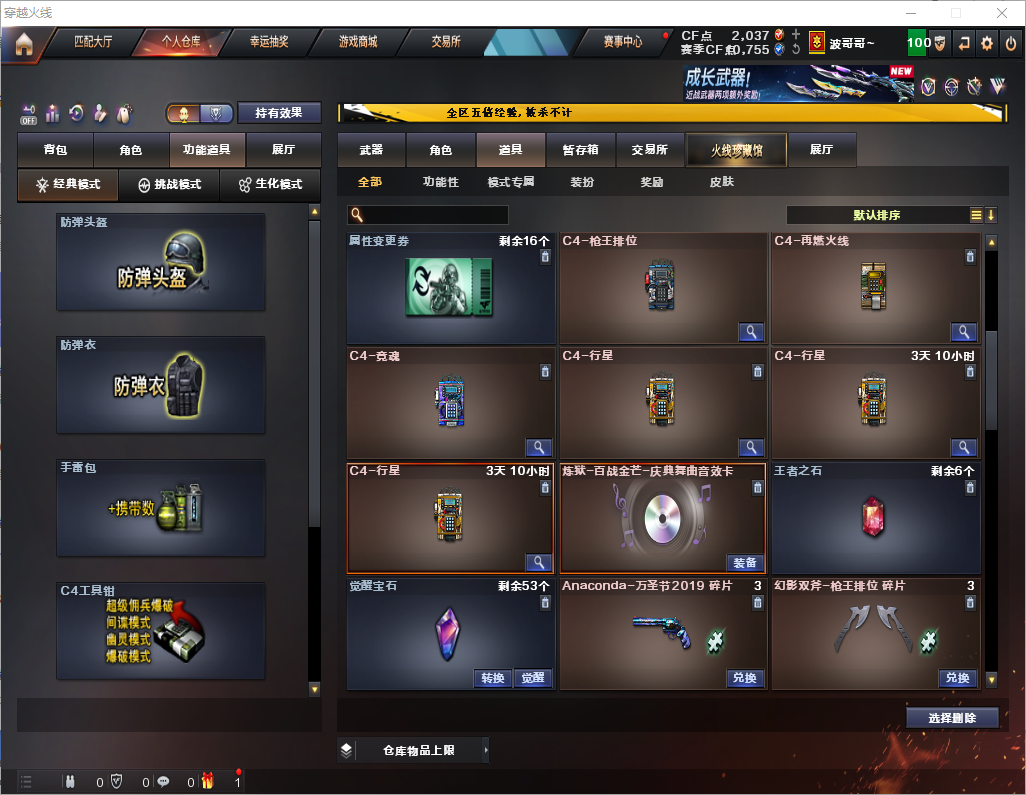This screenshot has width=1026, height=795.
Task: Open the 赛事中心 event center
Action: pos(622,42)
